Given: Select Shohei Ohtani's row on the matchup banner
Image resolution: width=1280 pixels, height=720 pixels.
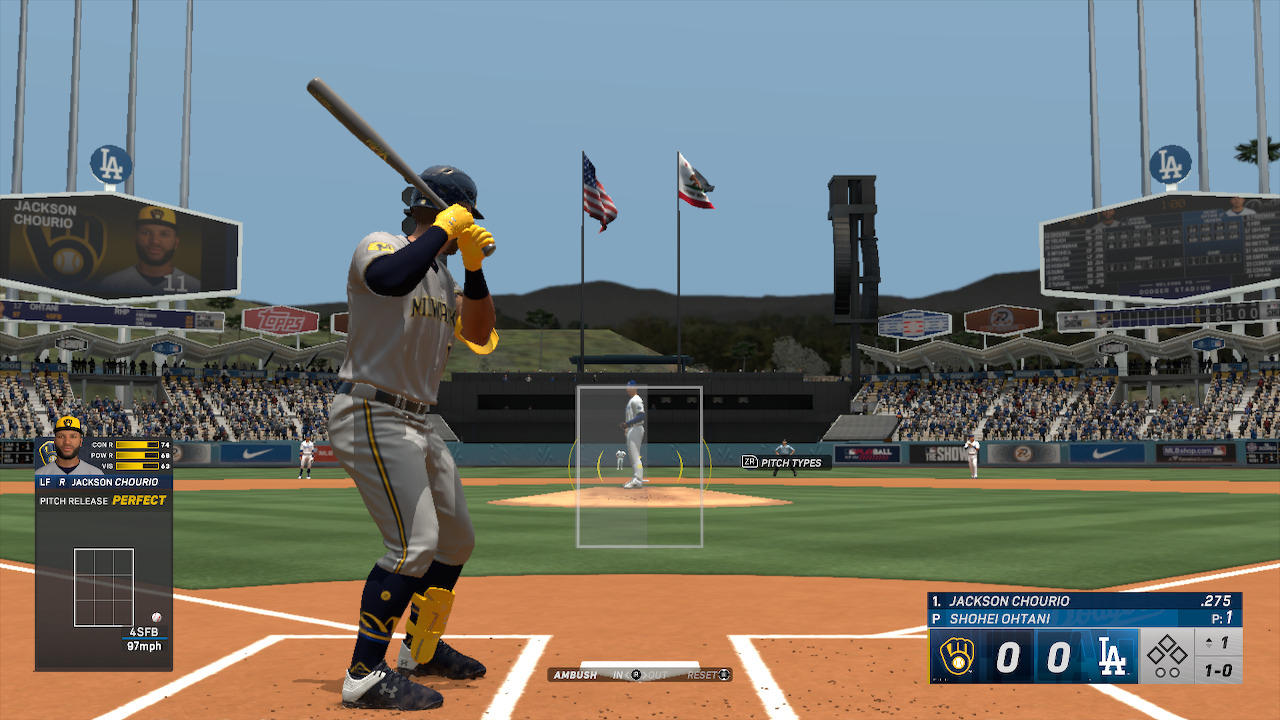Looking at the screenshot, I should [1000, 617].
